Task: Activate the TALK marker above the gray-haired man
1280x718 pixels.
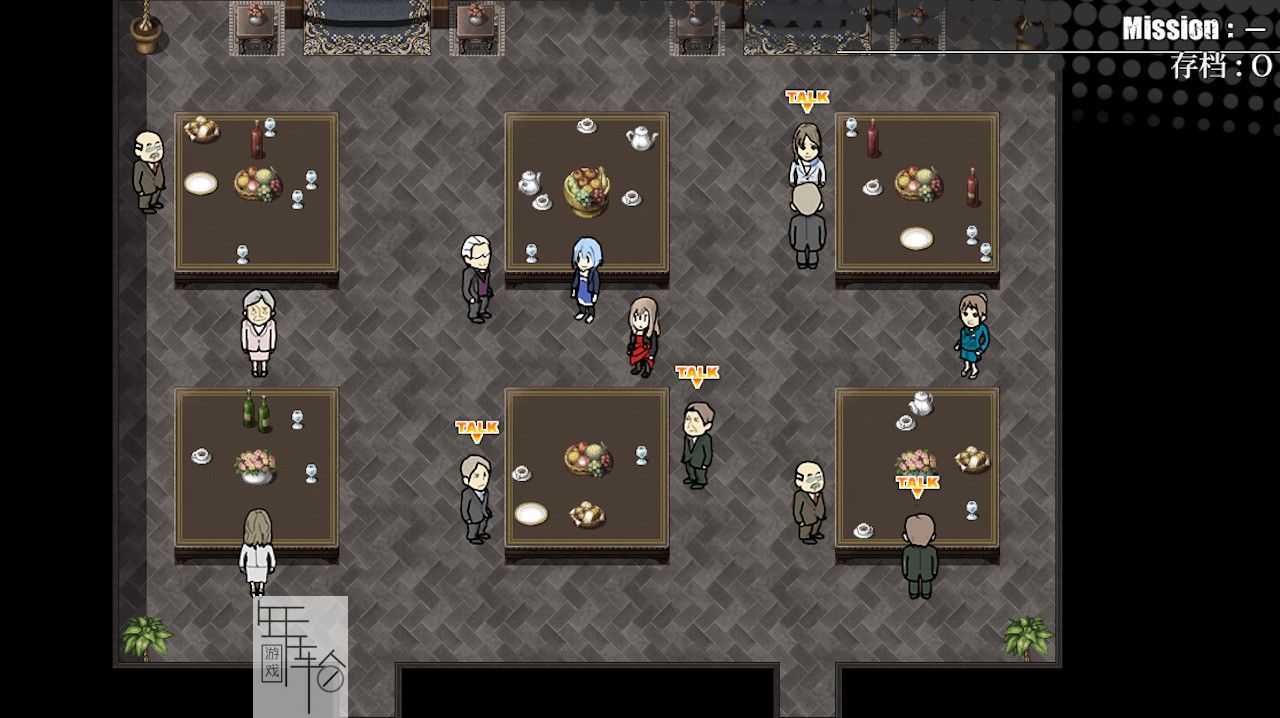Action: (477, 430)
